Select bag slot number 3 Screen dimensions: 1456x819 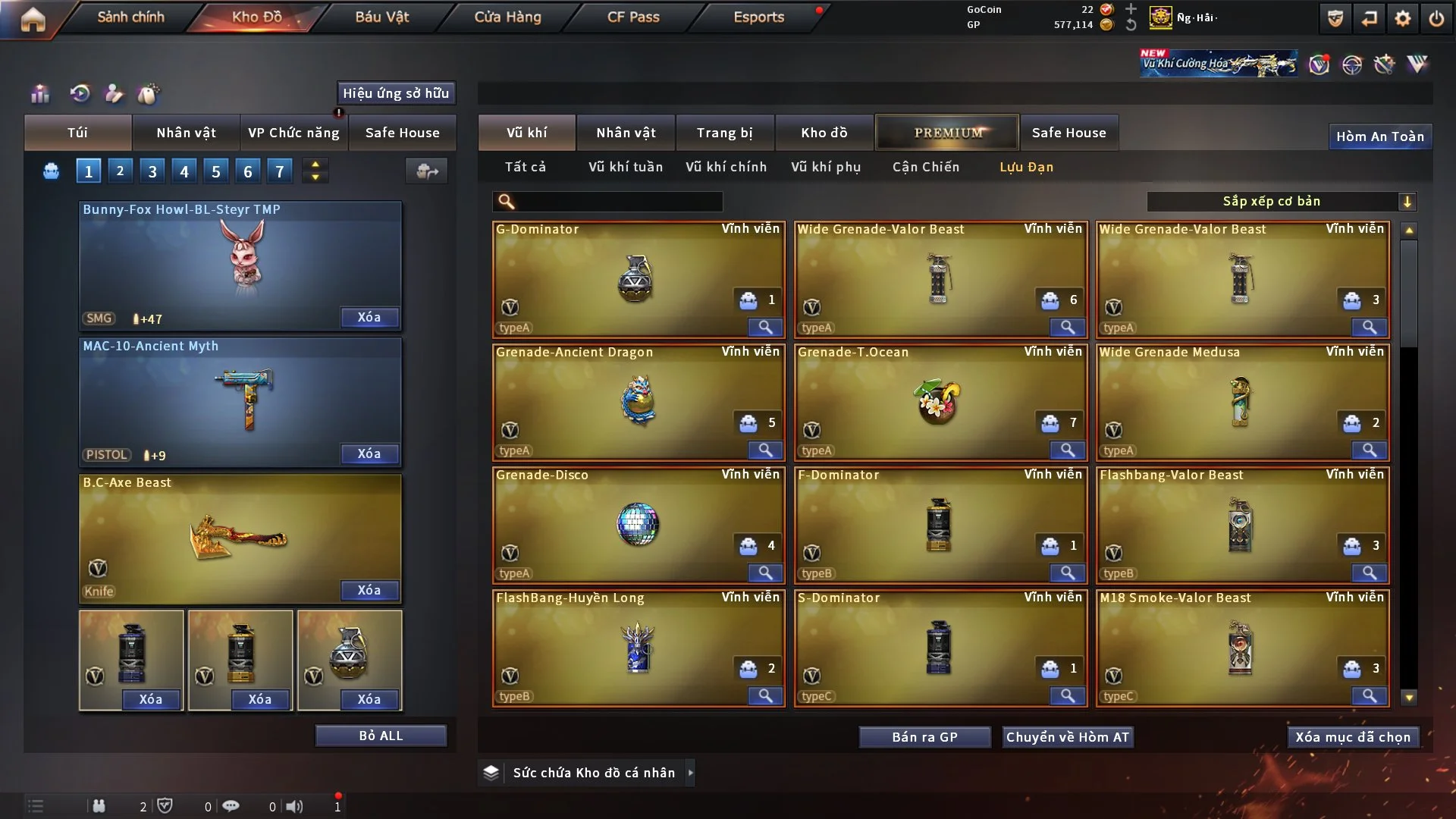[x=152, y=171]
